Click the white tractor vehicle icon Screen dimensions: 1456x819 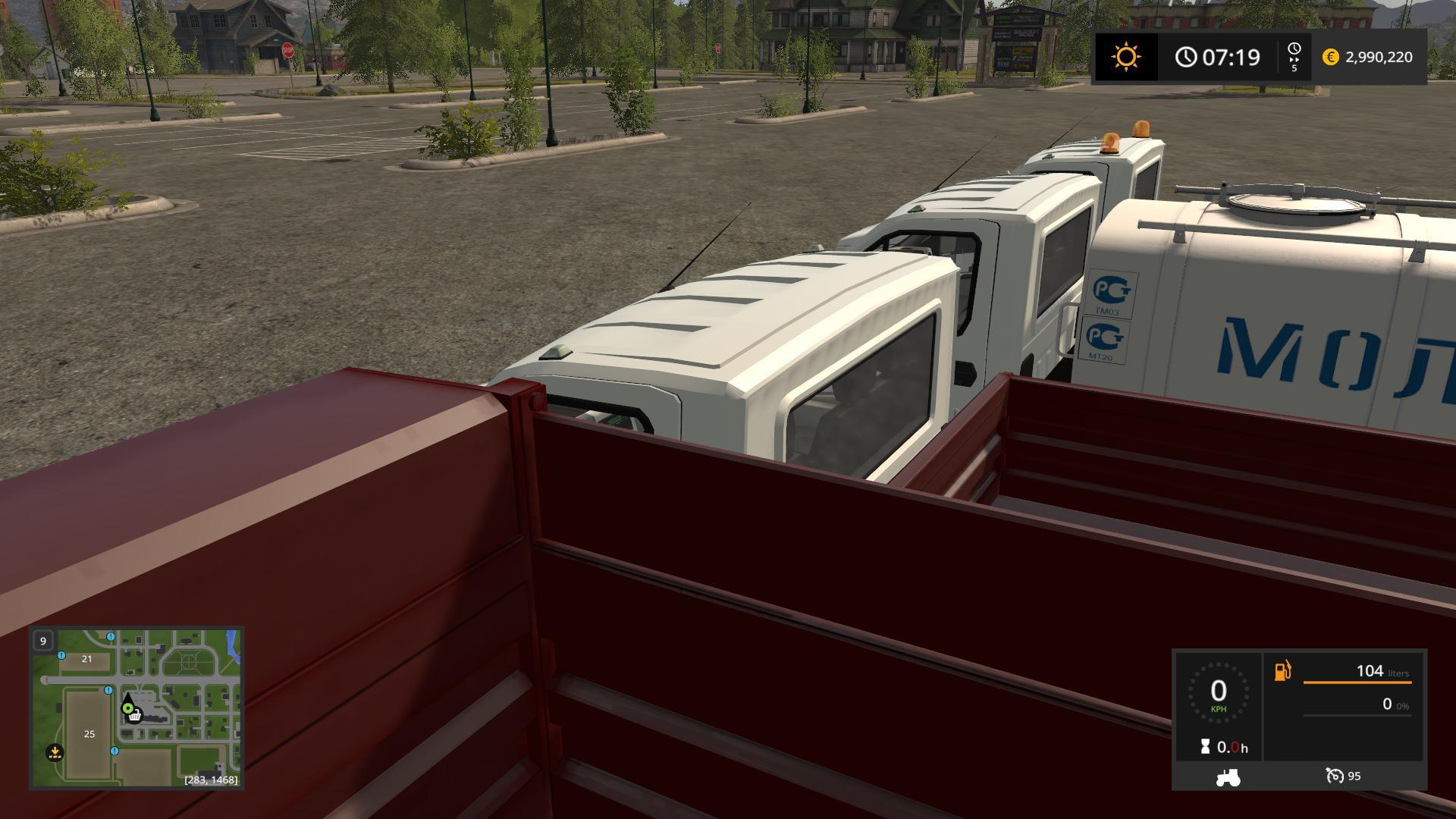pyautogui.click(x=1227, y=777)
